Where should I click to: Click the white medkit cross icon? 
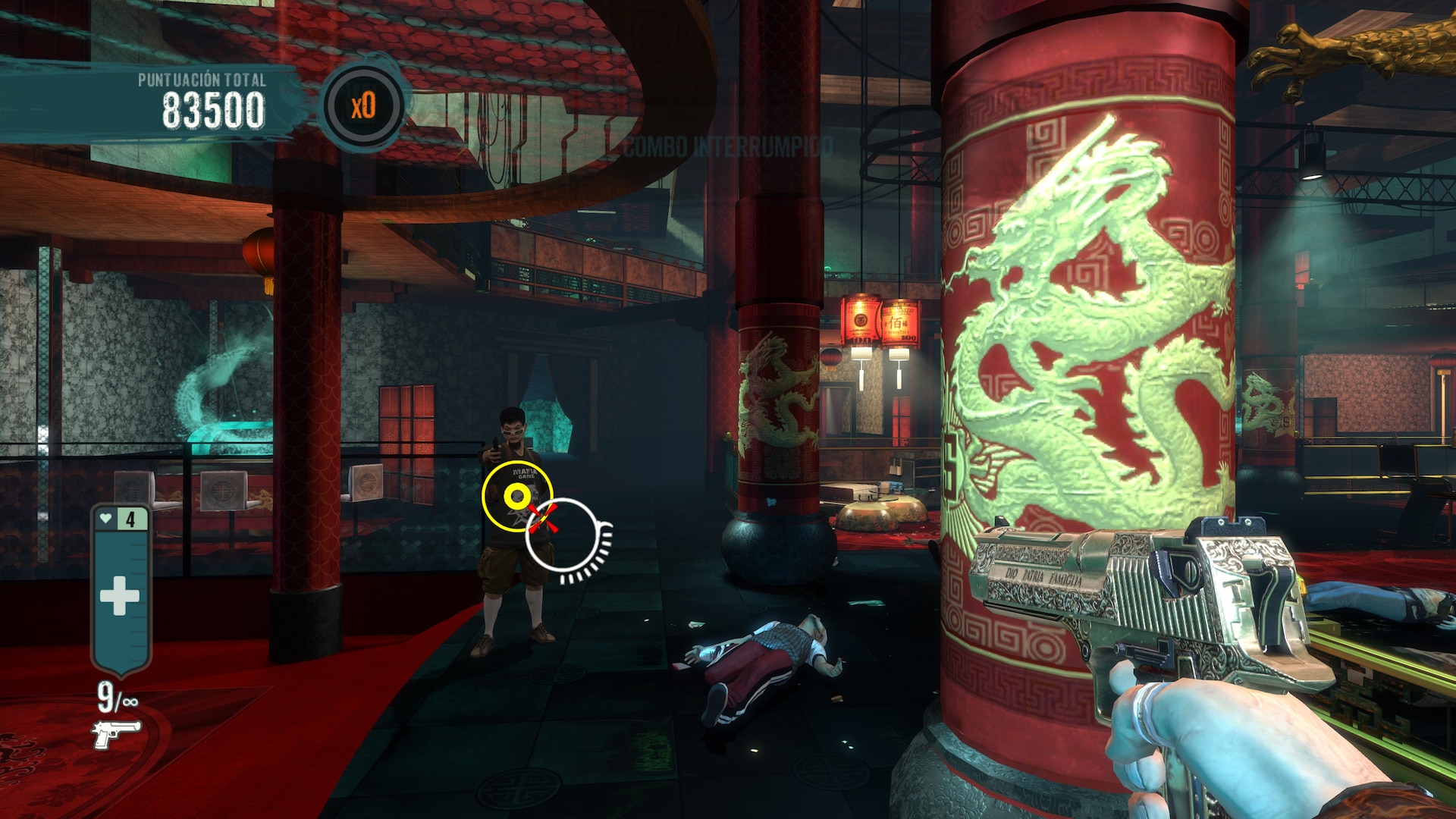(x=120, y=595)
